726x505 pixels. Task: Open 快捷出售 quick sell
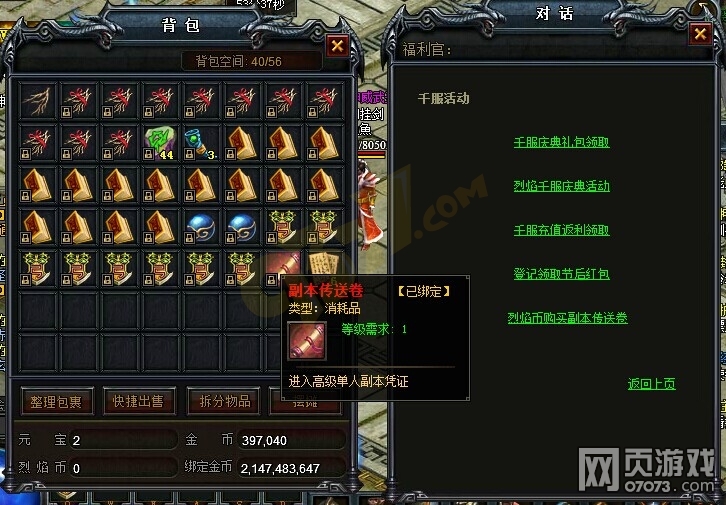point(138,402)
